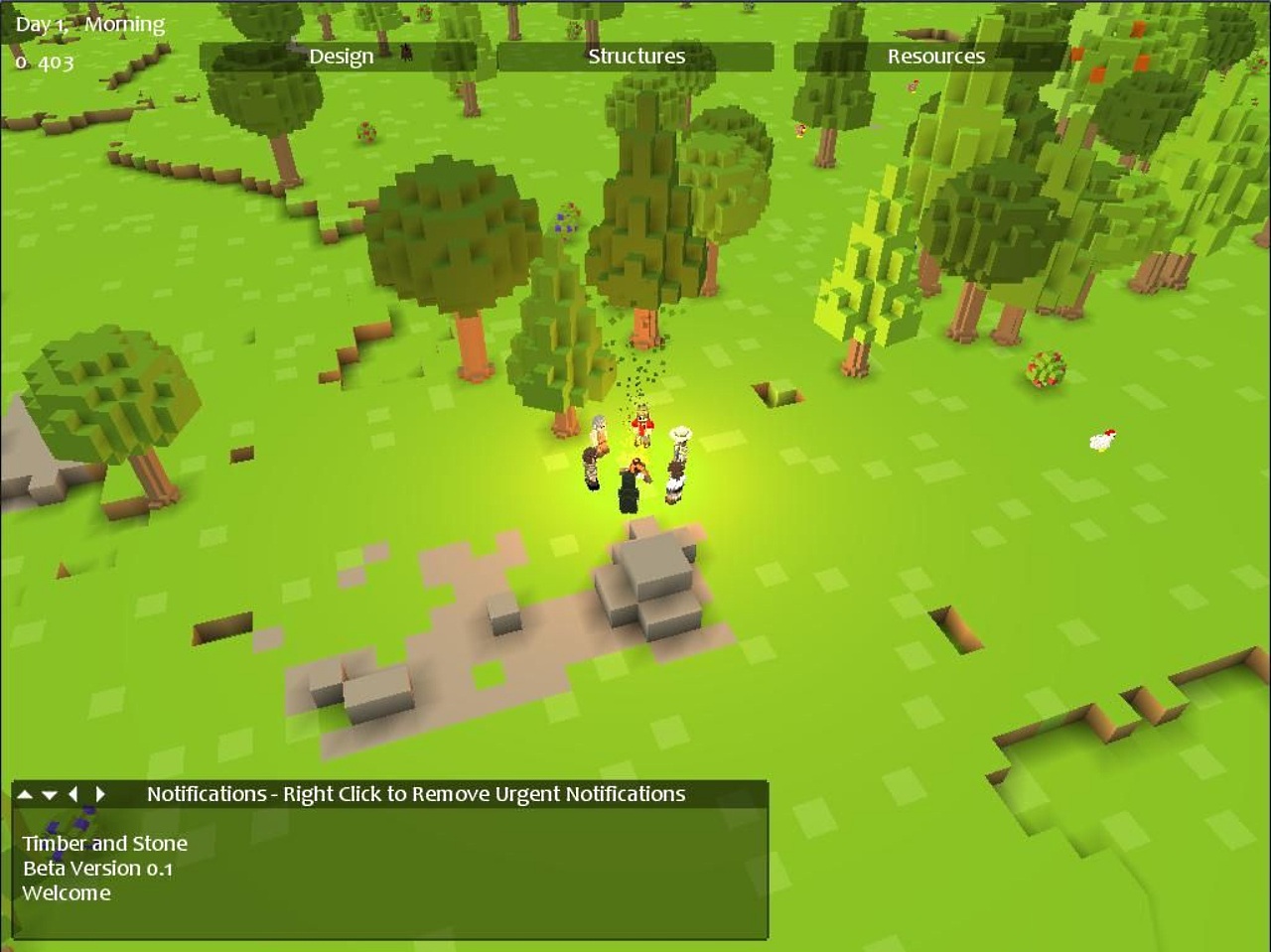Open the Design menu
Viewport: 1271px width, 952px height.
pyautogui.click(x=341, y=57)
